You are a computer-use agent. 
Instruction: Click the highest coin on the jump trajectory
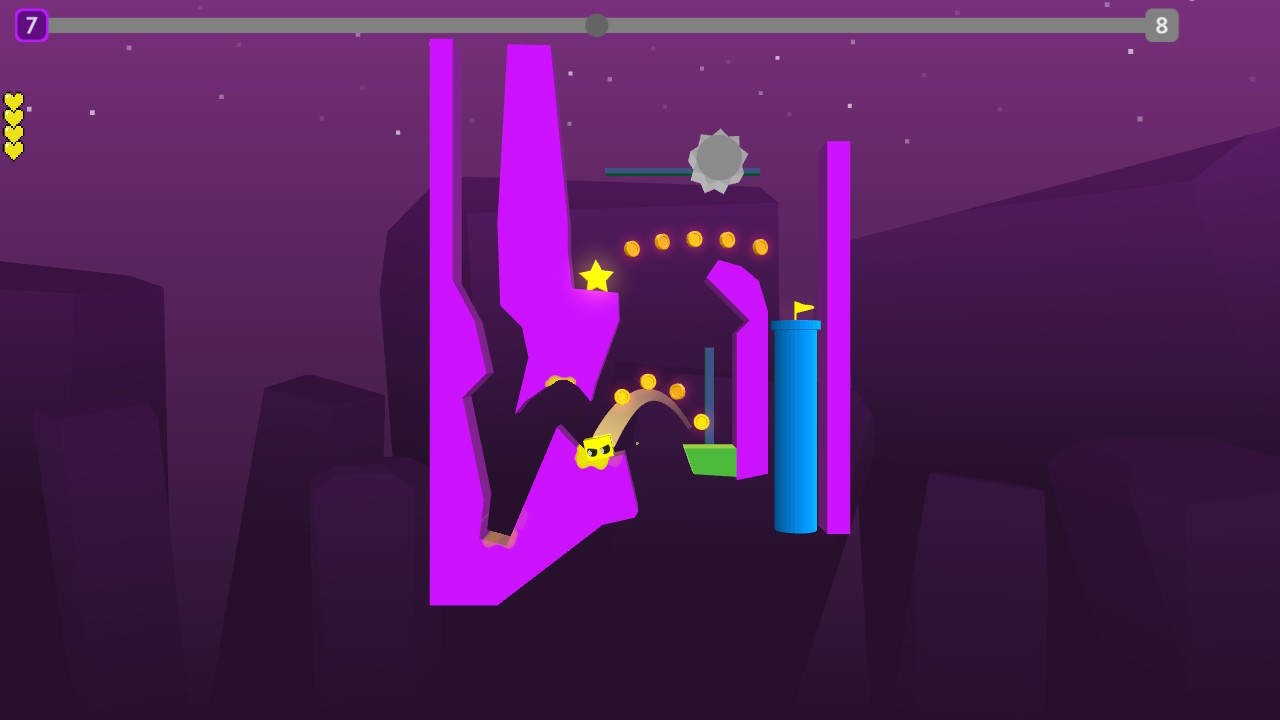click(x=649, y=381)
